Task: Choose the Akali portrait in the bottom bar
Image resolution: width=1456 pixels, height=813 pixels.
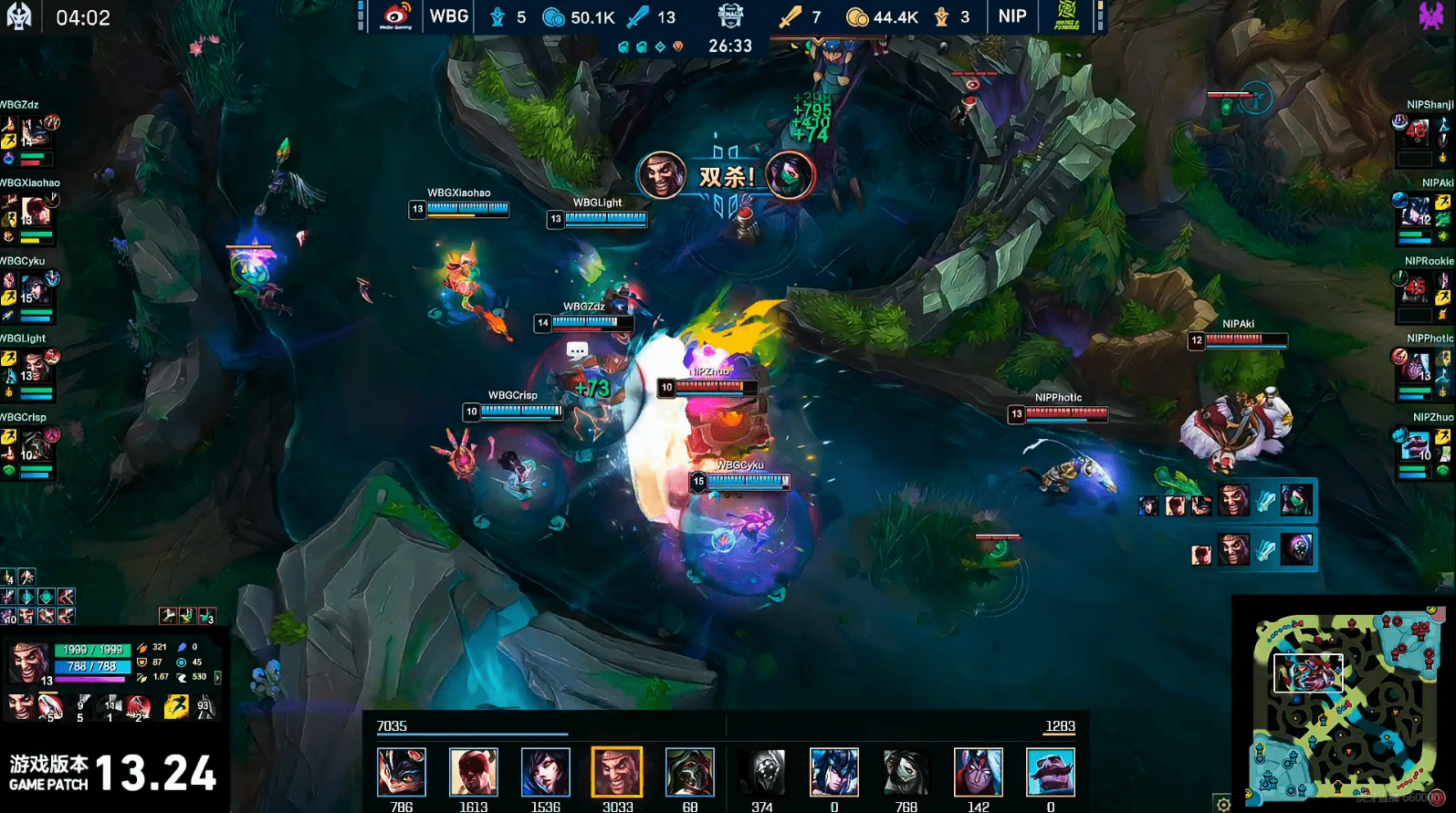Action: [x=906, y=772]
